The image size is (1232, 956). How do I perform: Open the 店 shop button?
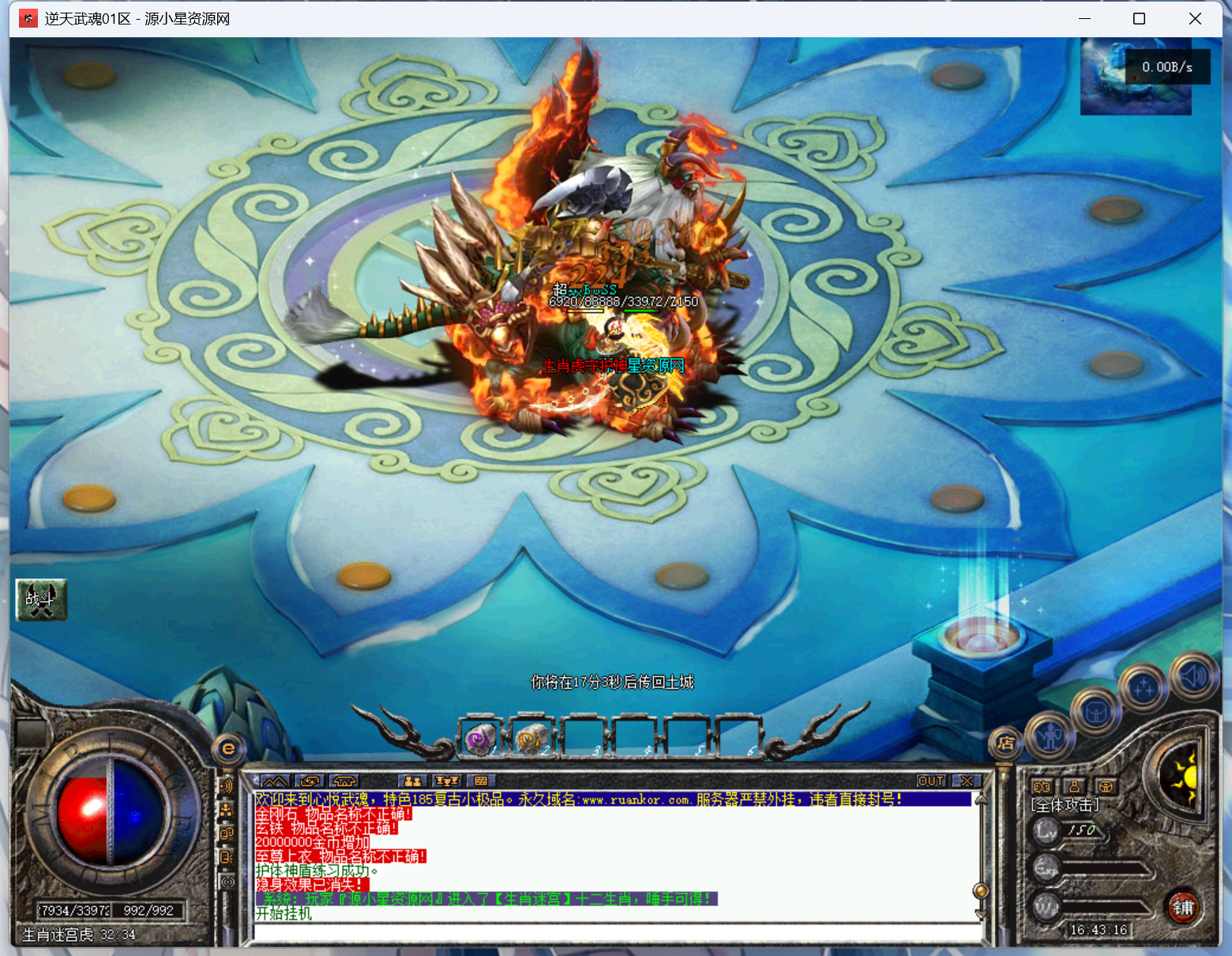[x=1005, y=743]
